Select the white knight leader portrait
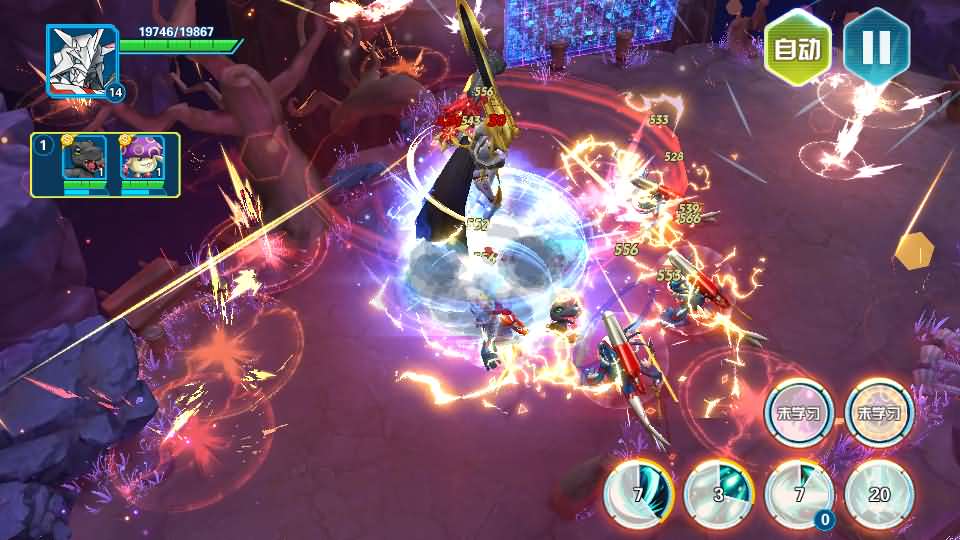 click(x=82, y=61)
